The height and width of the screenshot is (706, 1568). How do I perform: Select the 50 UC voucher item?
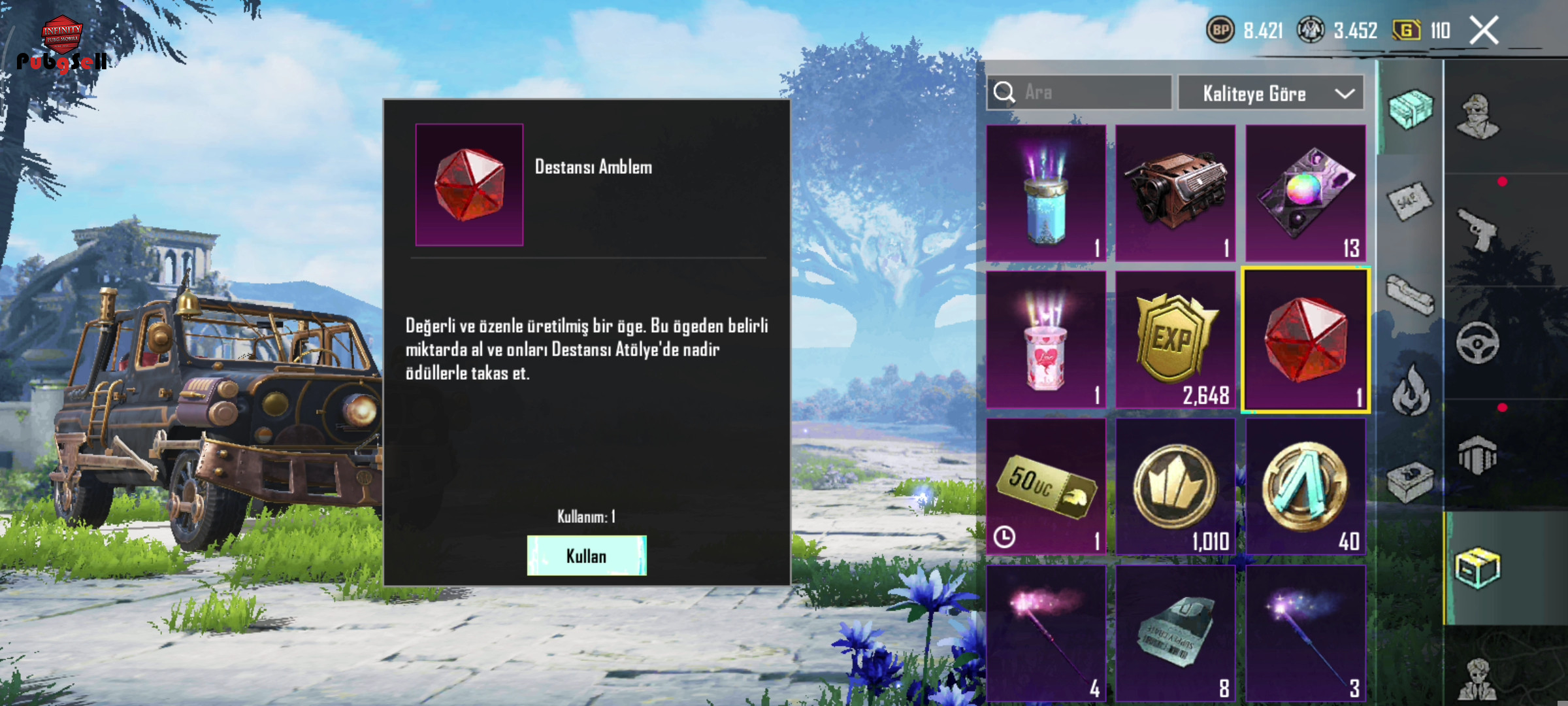point(1046,487)
